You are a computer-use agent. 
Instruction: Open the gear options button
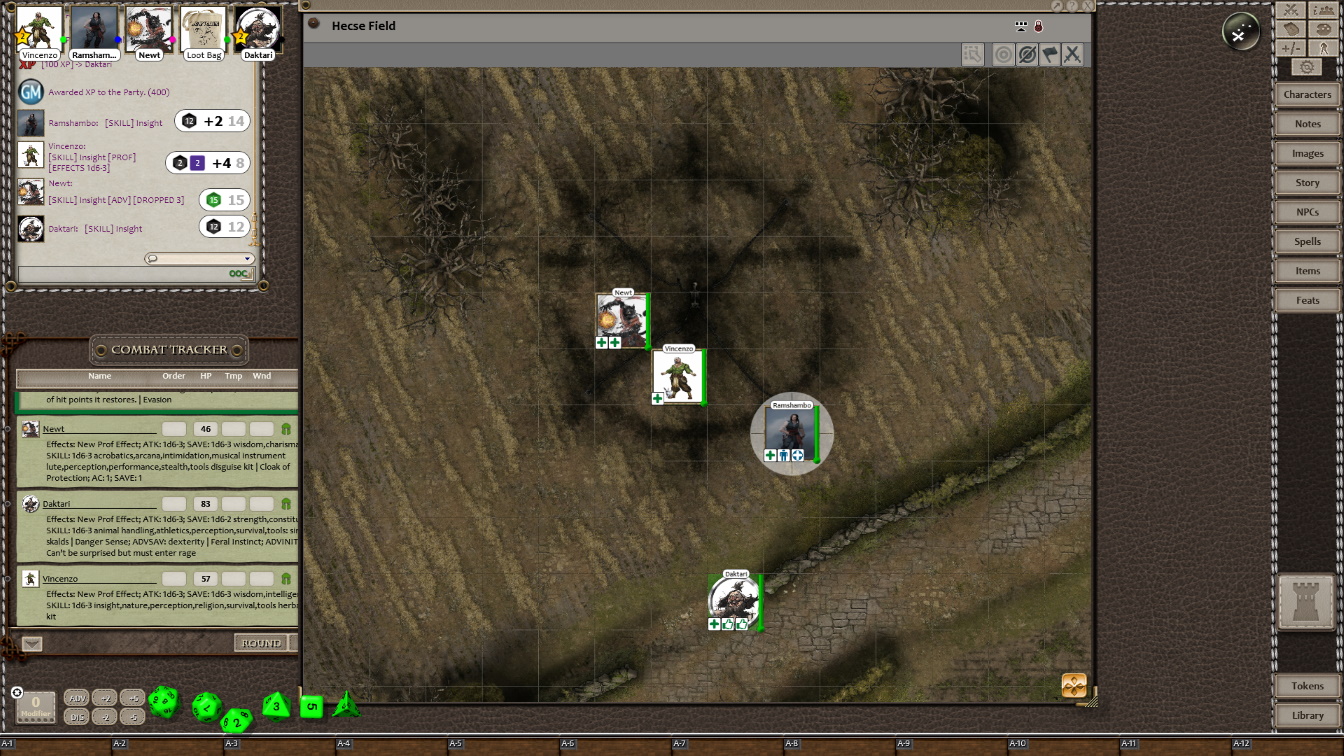[1307, 67]
